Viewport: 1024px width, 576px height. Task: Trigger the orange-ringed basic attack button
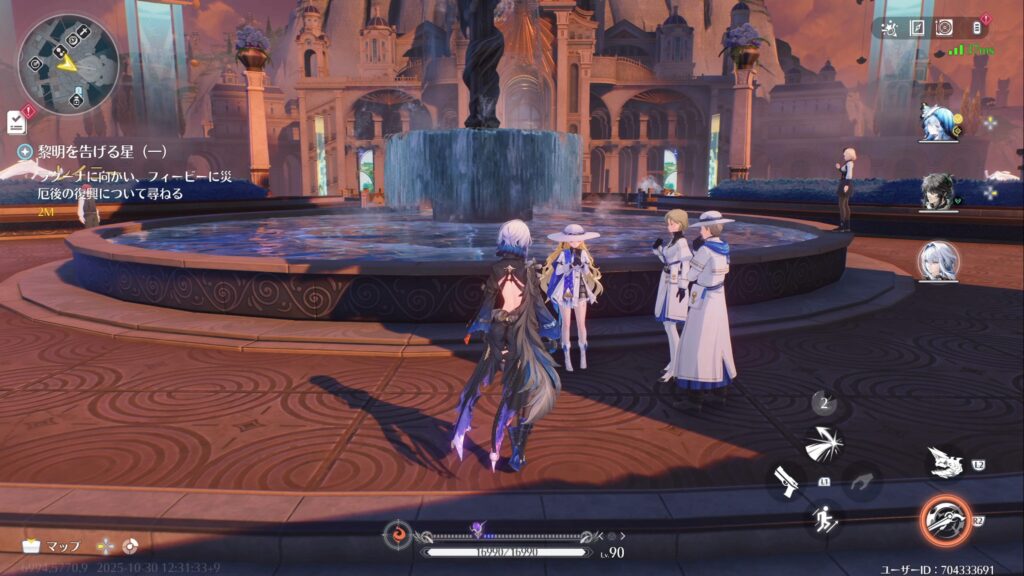point(944,520)
